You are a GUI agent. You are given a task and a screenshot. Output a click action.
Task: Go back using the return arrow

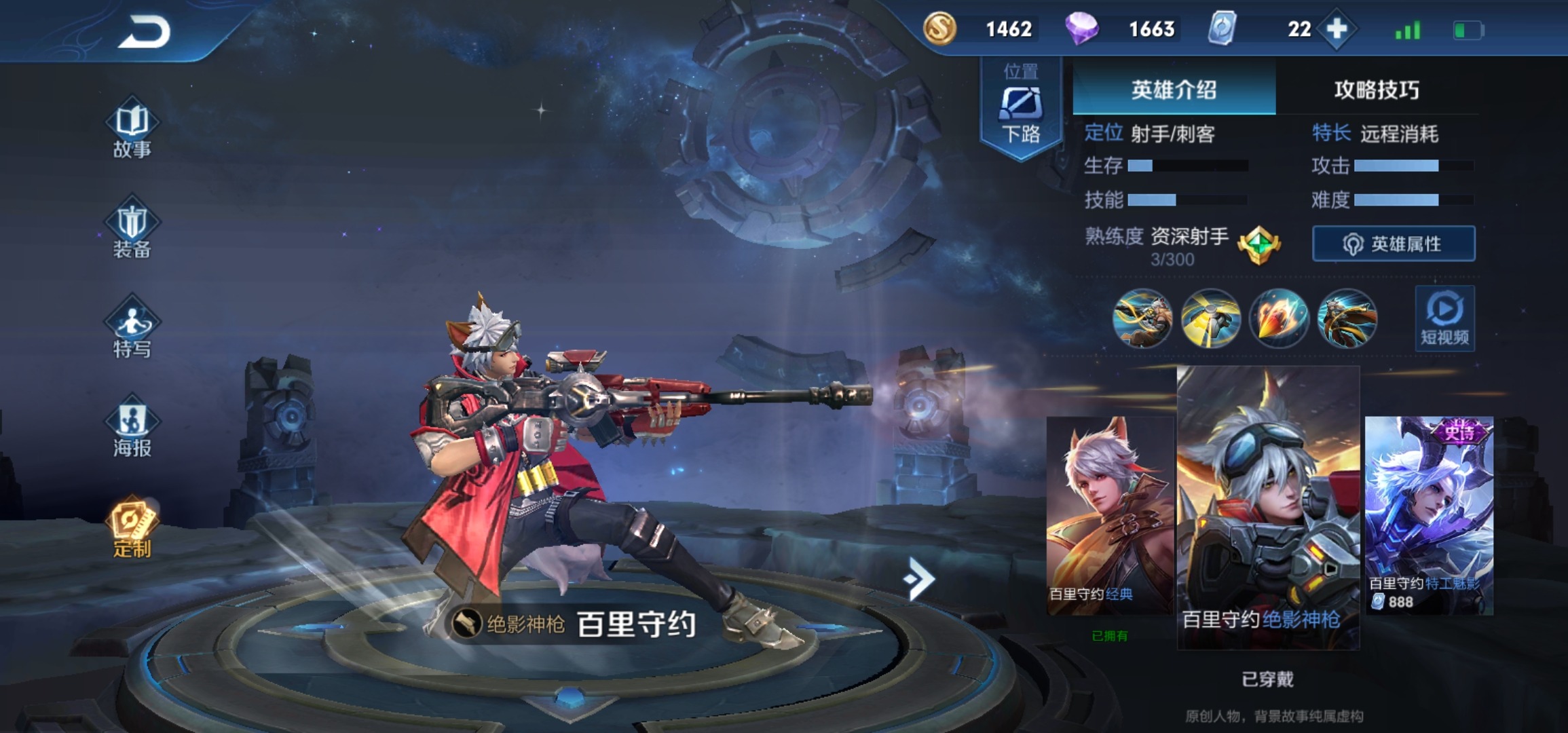click(x=145, y=32)
